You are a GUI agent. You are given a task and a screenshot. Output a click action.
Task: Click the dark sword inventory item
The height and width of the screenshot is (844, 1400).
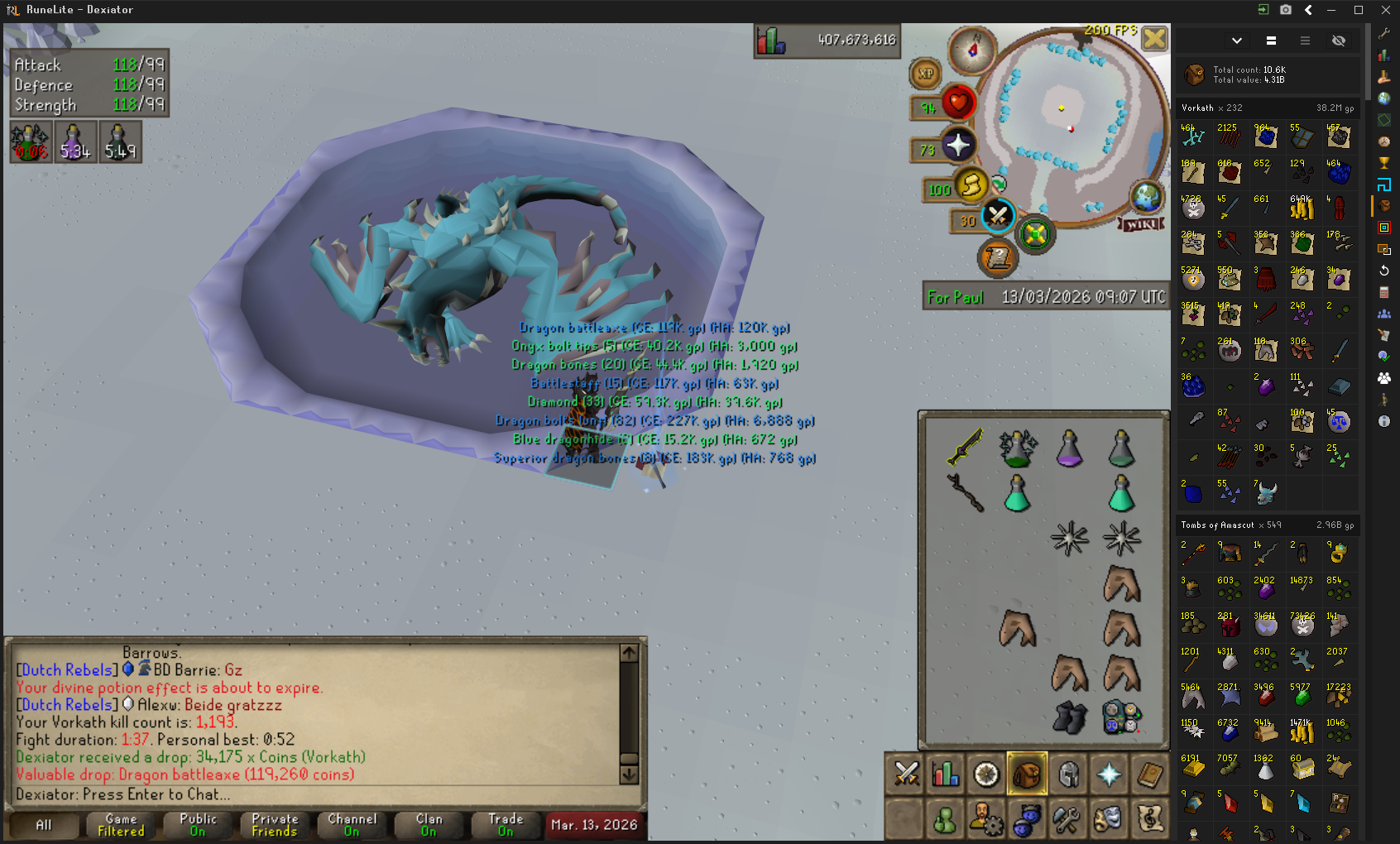click(965, 448)
